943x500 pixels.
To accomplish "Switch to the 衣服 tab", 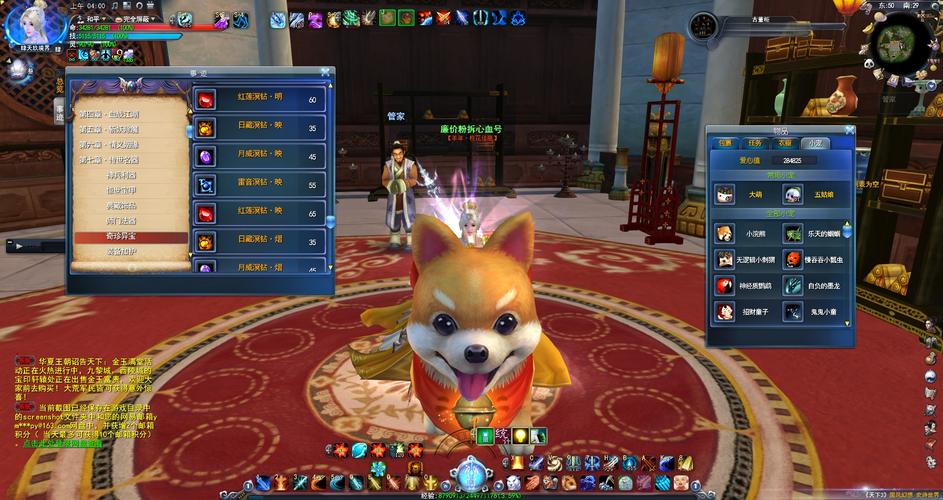I will (x=786, y=143).
